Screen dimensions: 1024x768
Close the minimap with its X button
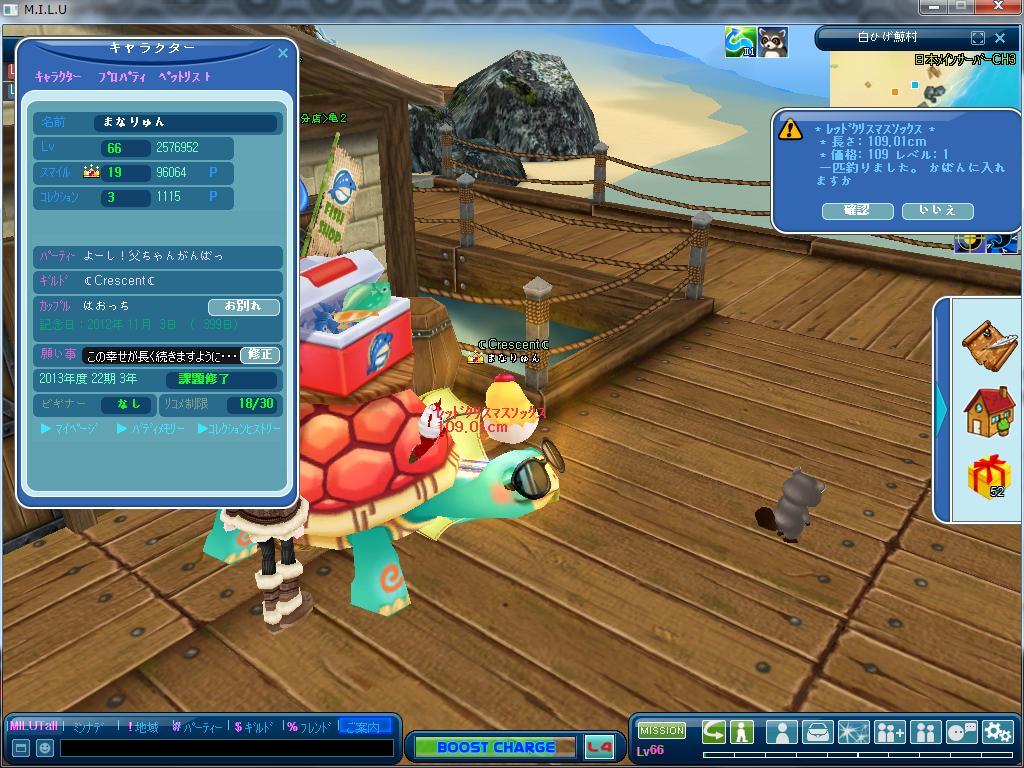pyautogui.click(x=1000, y=38)
